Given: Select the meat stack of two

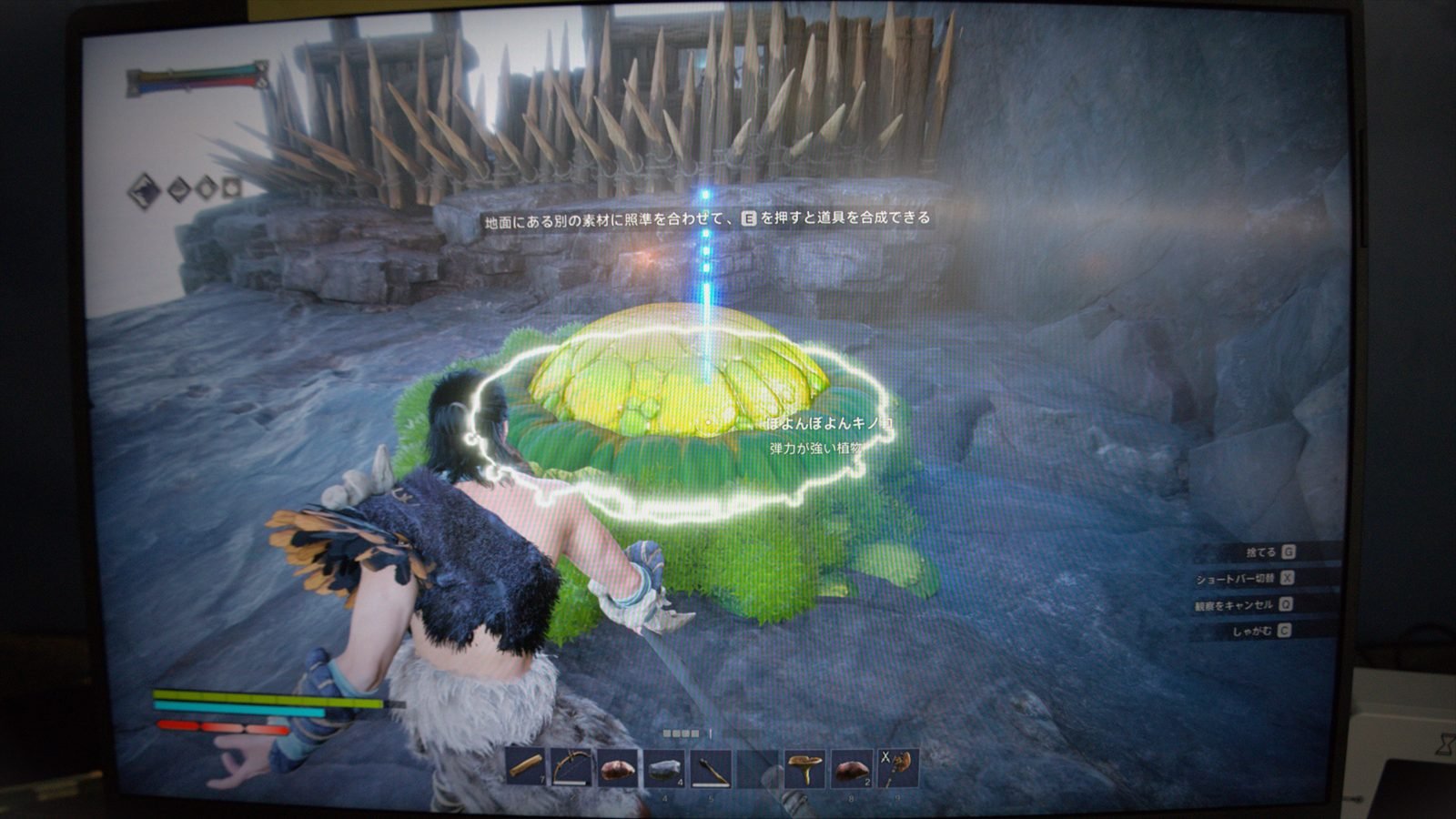Looking at the screenshot, I should point(852,770).
